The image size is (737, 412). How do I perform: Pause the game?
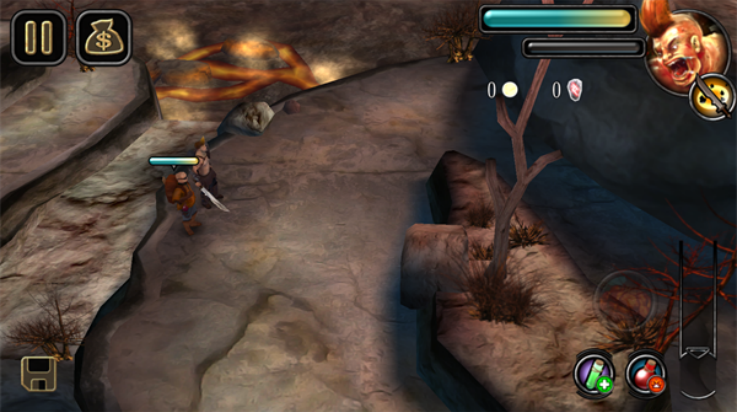click(x=39, y=38)
